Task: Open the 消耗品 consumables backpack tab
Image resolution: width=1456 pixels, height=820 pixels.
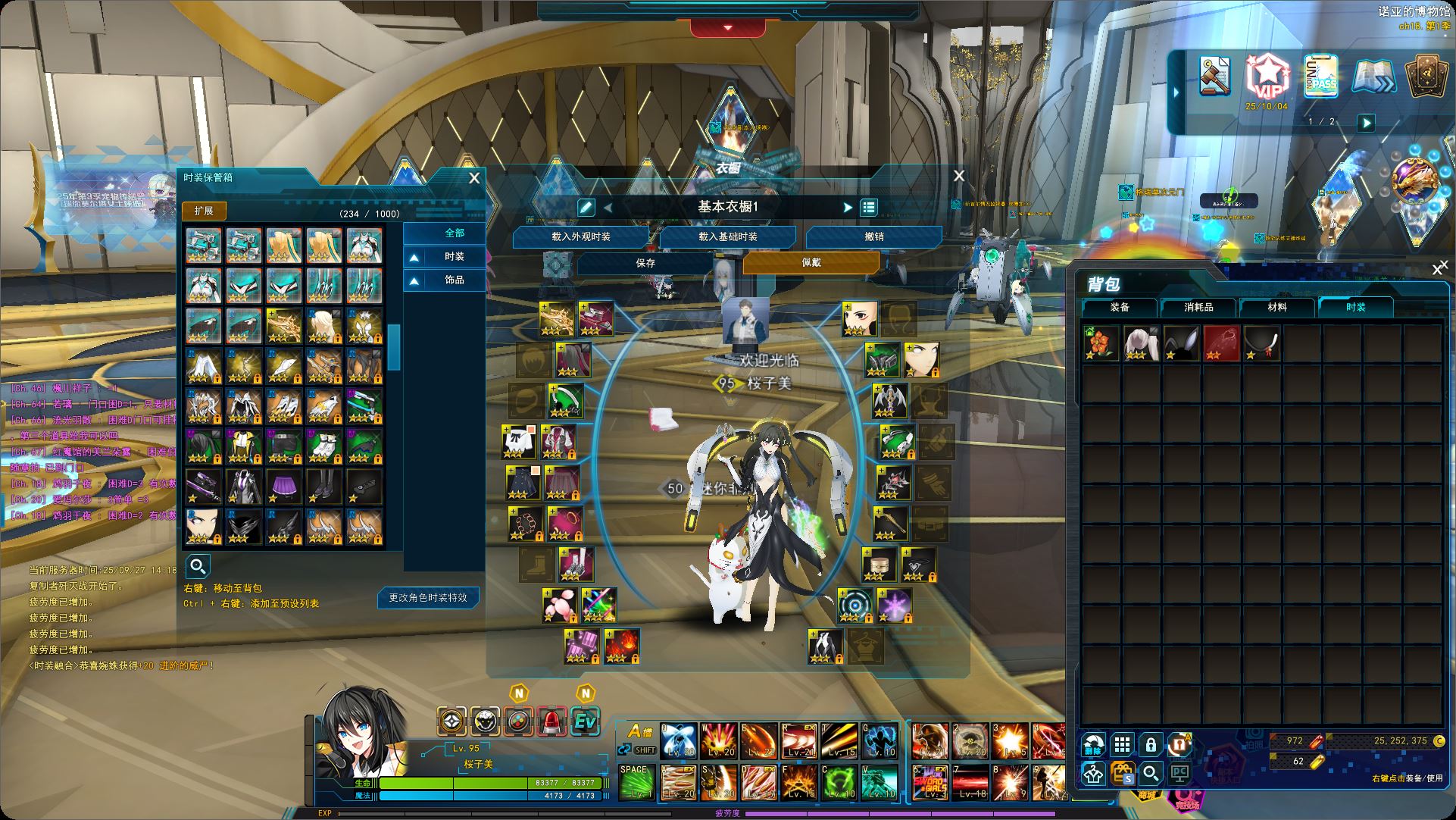Action: (1198, 307)
